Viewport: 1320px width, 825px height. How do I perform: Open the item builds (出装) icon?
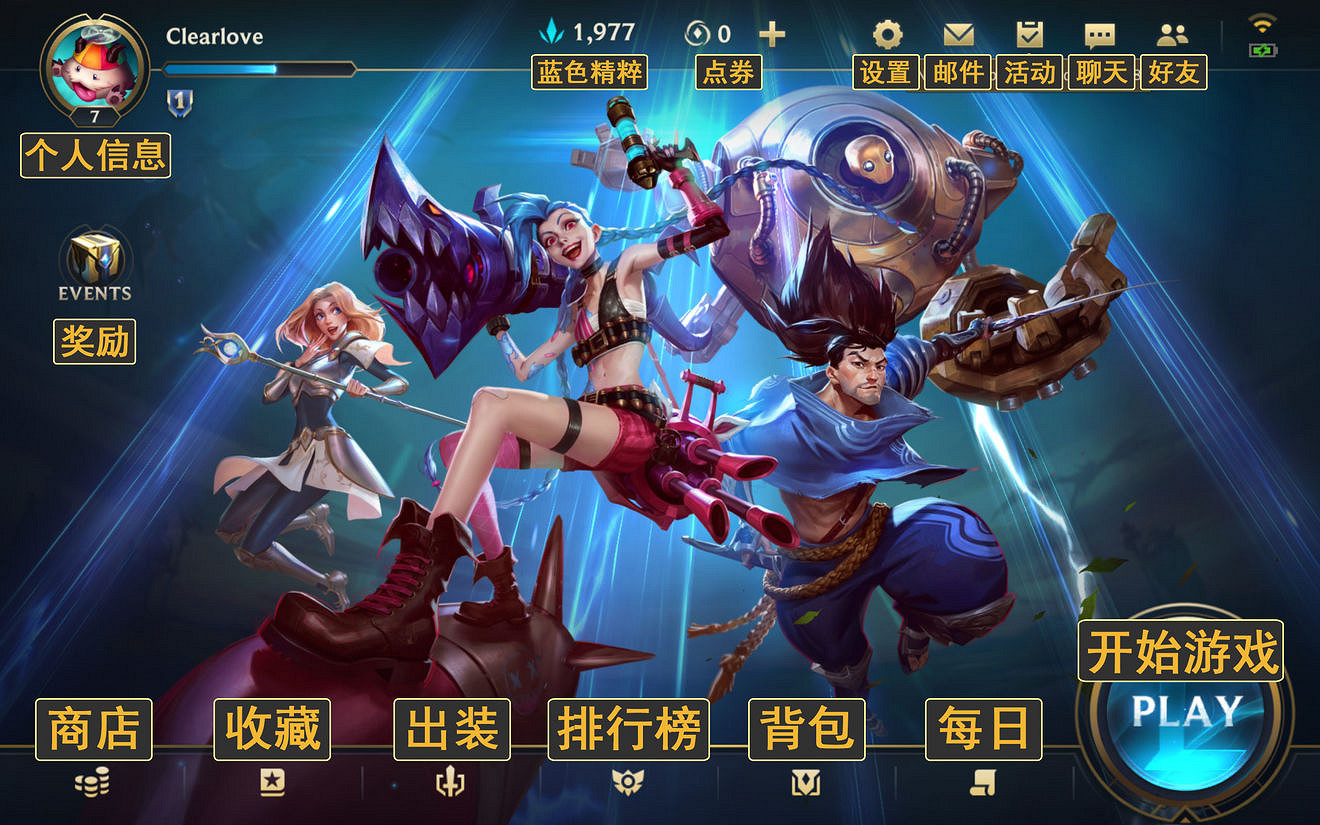450,784
